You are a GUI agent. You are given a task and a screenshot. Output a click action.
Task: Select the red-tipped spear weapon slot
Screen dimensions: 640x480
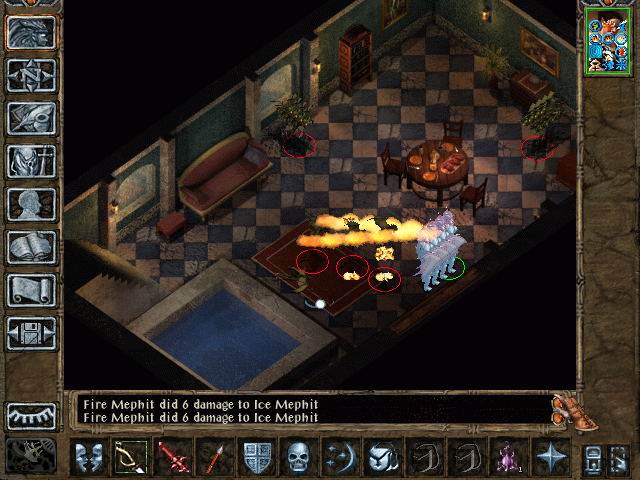[215, 459]
